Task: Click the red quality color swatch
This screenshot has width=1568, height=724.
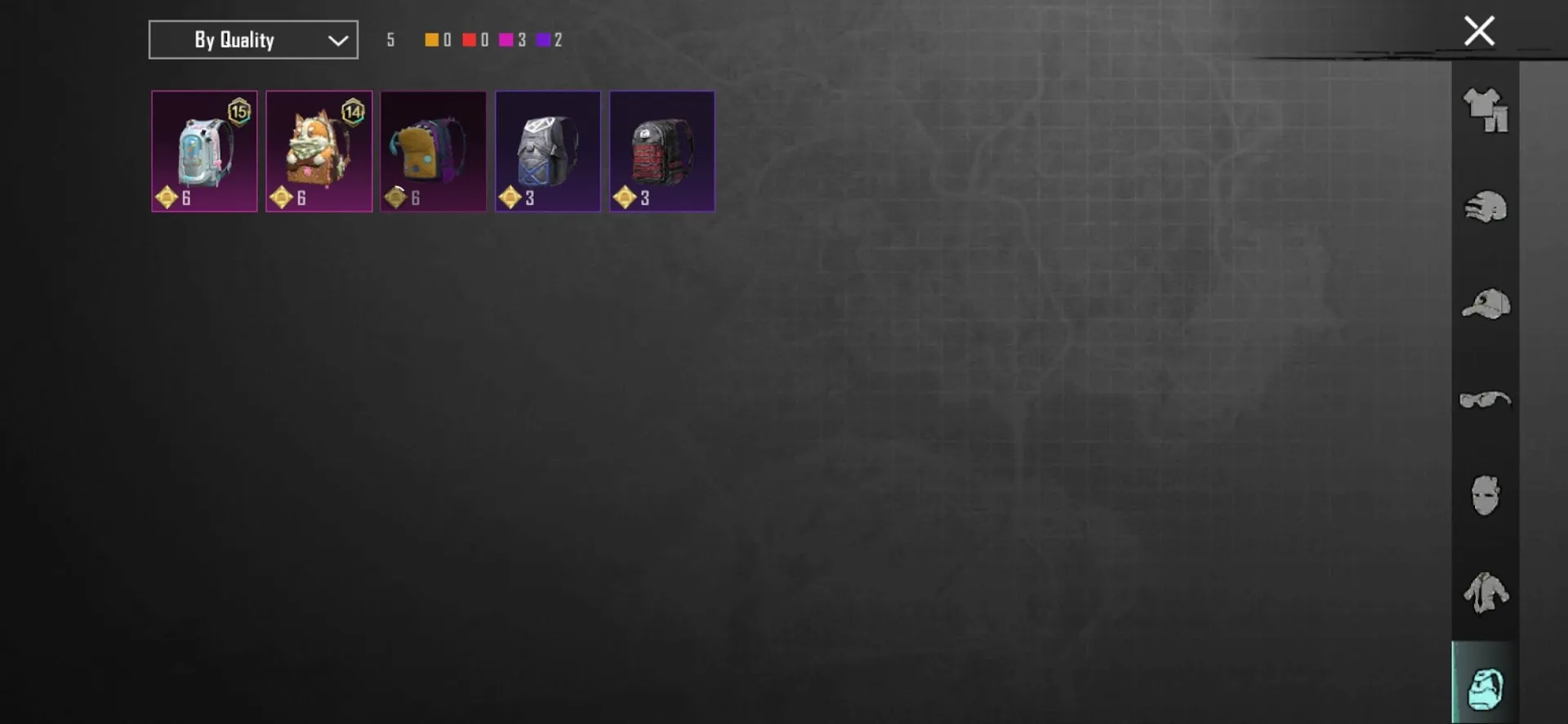Action: click(x=470, y=39)
